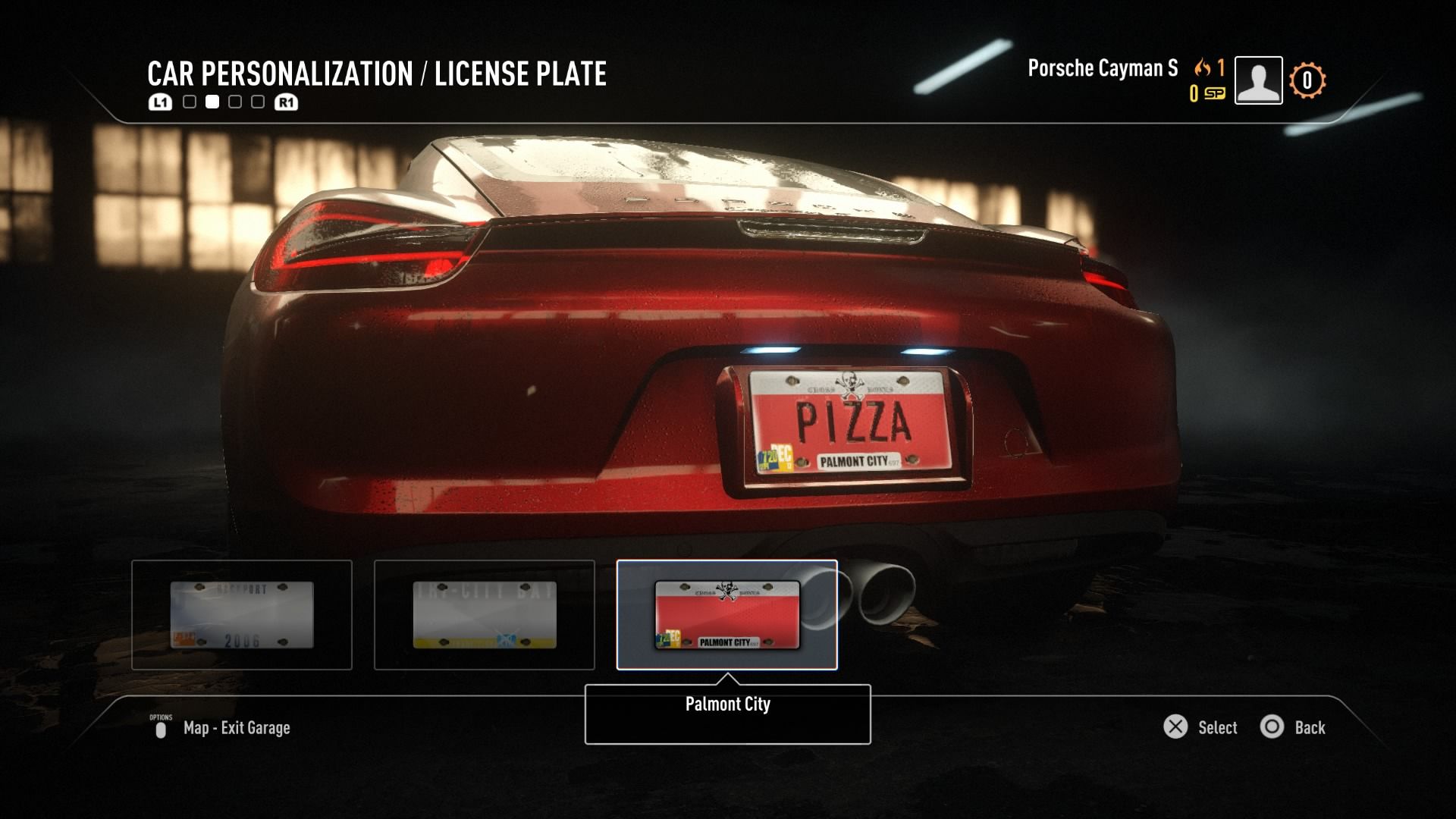The height and width of the screenshot is (819, 1456).
Task: Click the orange gear counter icon
Action: (x=1307, y=80)
